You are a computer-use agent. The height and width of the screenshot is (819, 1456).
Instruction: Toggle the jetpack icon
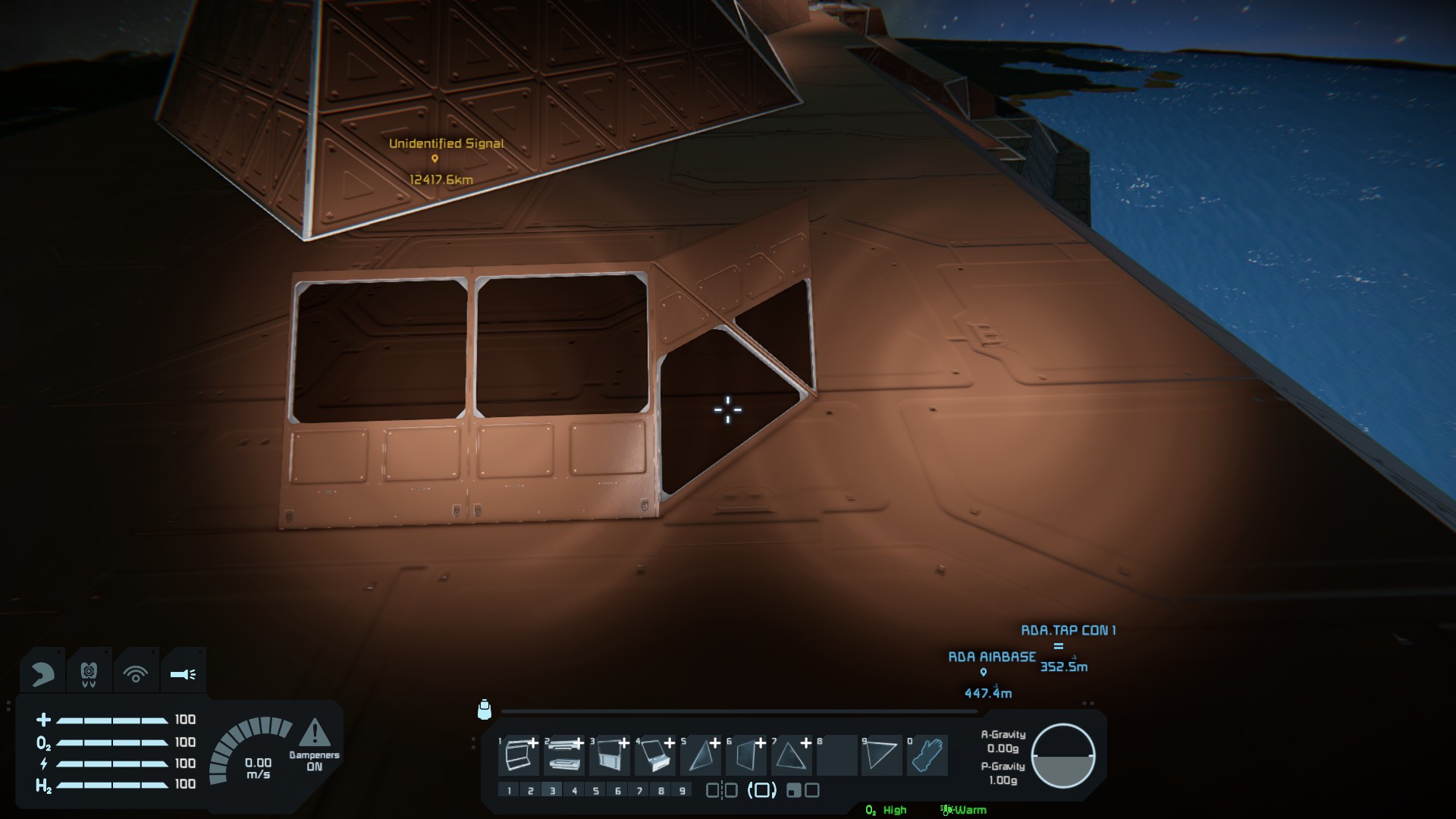[89, 673]
